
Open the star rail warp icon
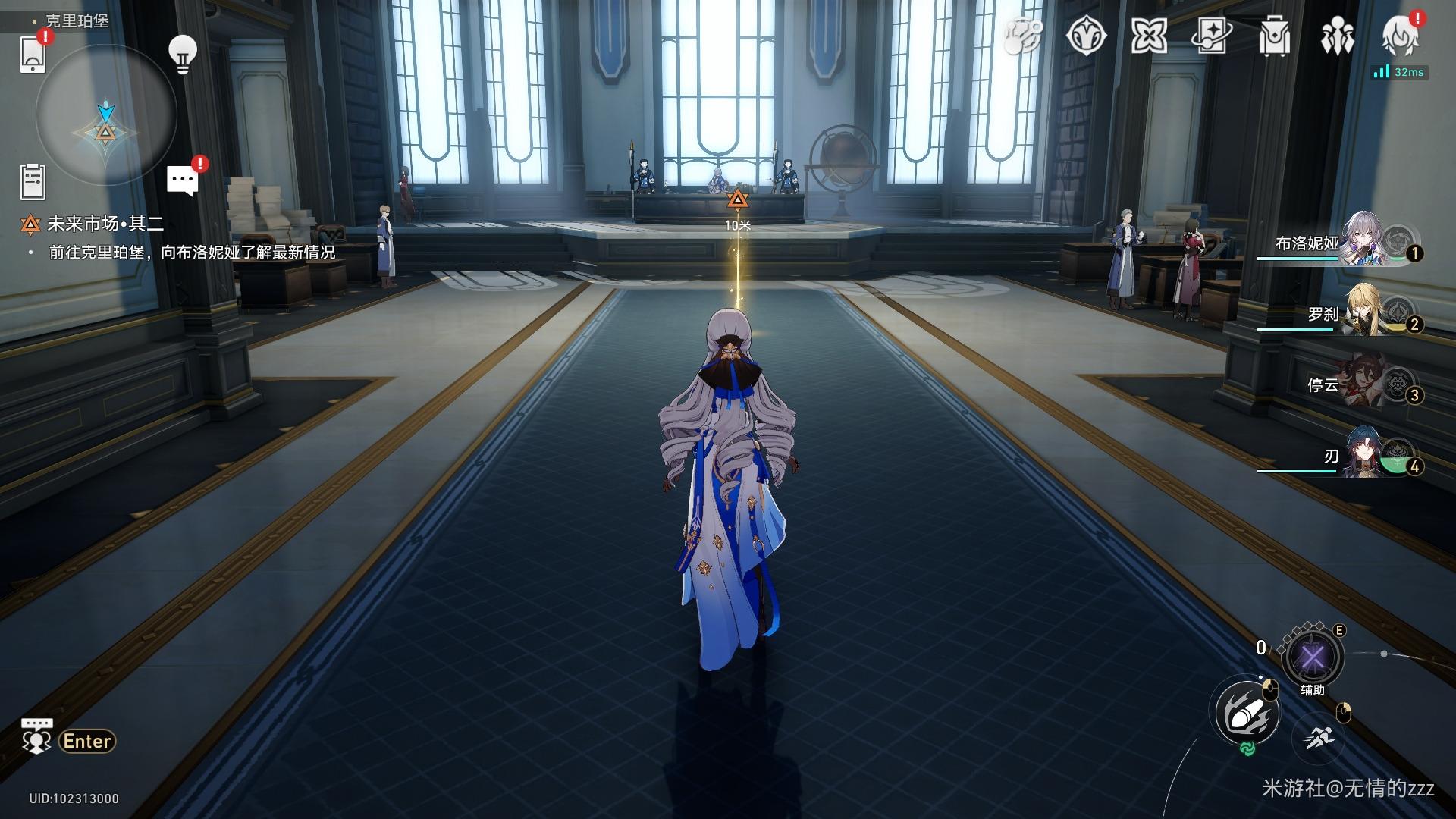click(x=1211, y=36)
